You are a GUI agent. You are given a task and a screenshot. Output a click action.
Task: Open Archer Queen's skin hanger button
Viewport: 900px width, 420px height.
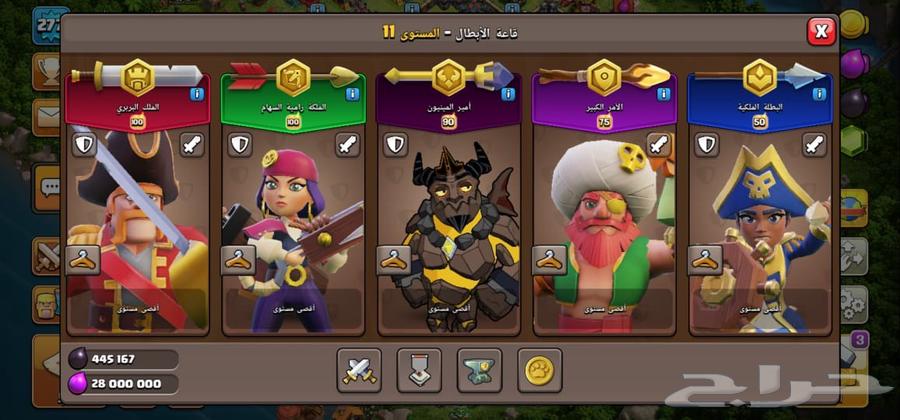click(238, 259)
